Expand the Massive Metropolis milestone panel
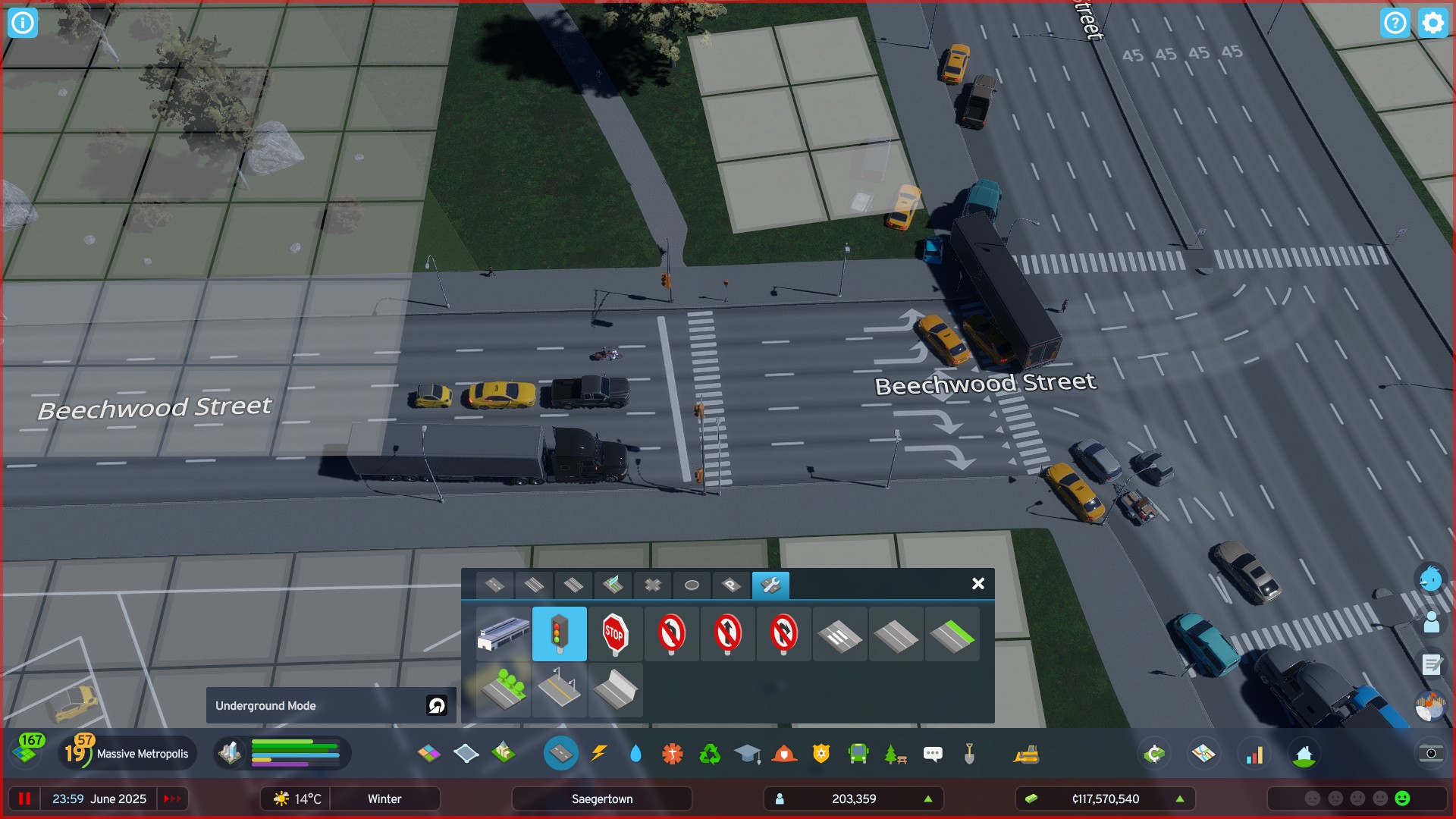This screenshot has width=1456, height=819. click(x=127, y=753)
